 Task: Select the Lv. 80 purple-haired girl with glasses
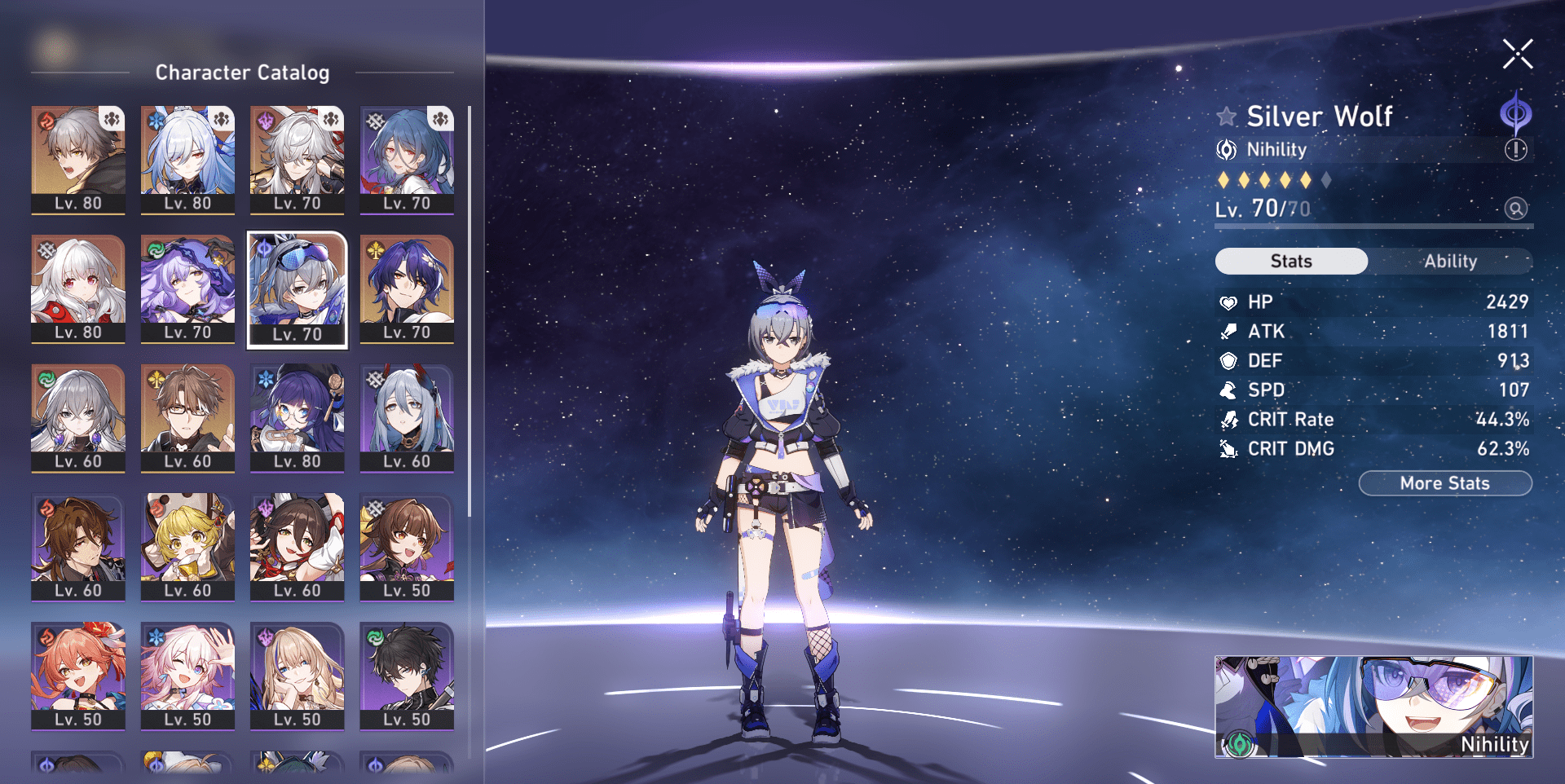[298, 418]
